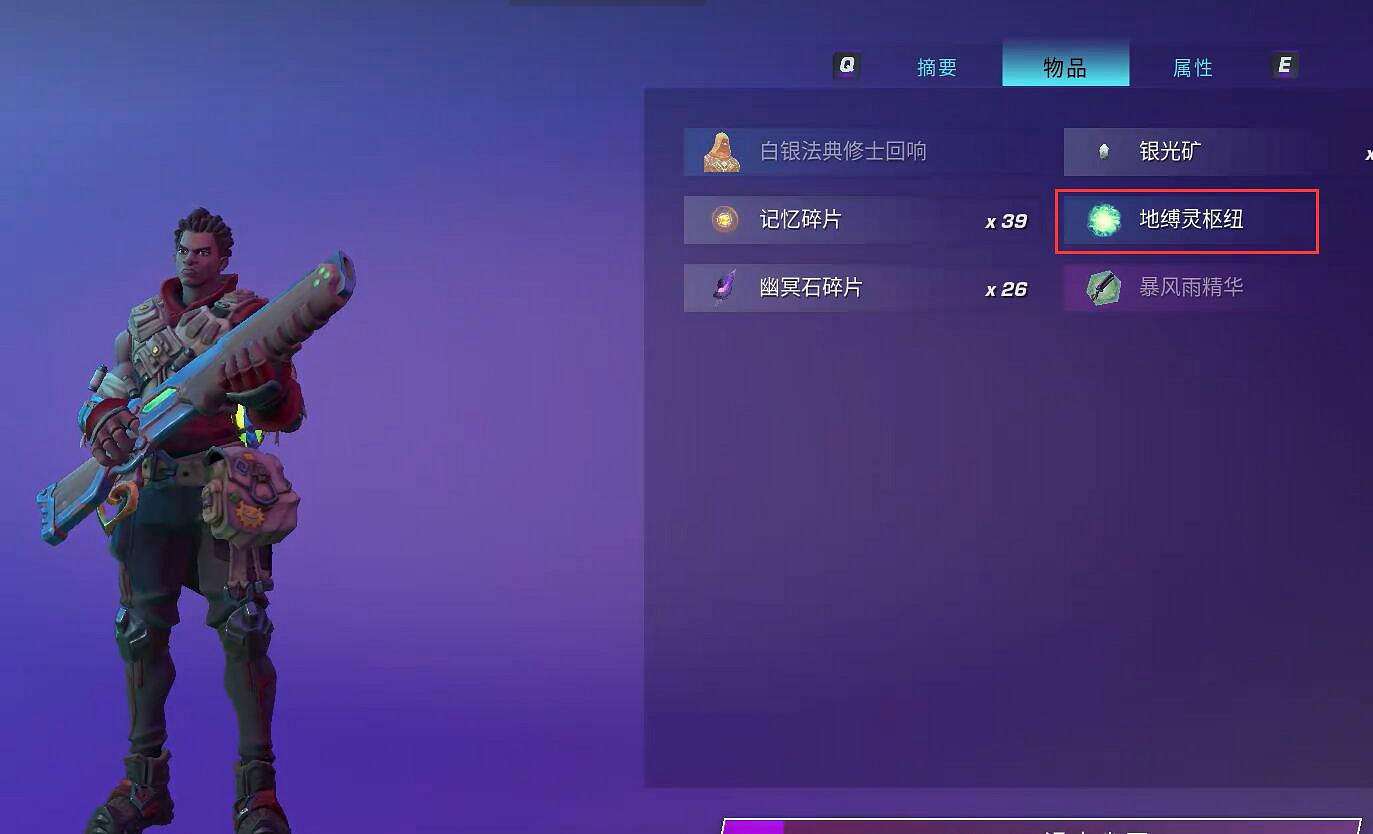The image size is (1373, 834).
Task: Click the E key shortcut icon
Action: point(1283,65)
